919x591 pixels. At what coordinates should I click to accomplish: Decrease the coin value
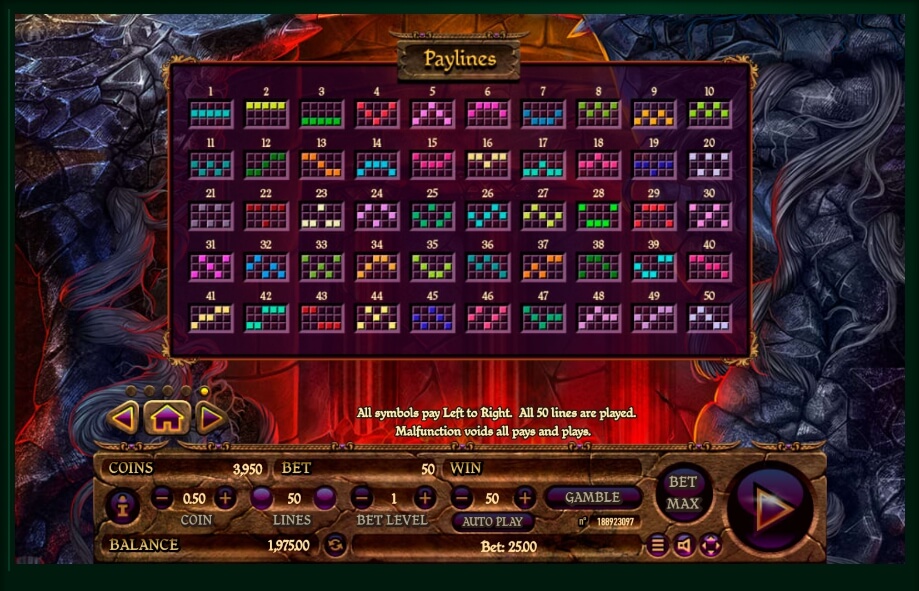[x=162, y=497]
